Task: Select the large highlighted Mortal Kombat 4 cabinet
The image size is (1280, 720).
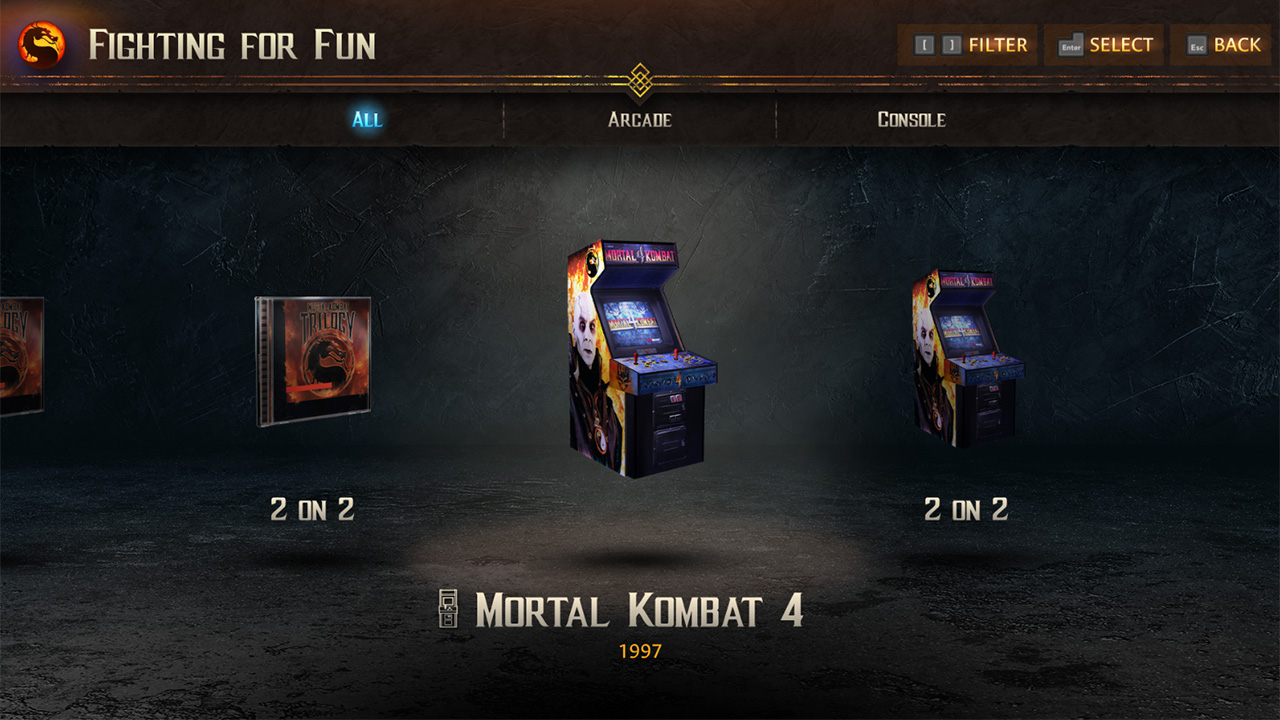Action: [641, 357]
